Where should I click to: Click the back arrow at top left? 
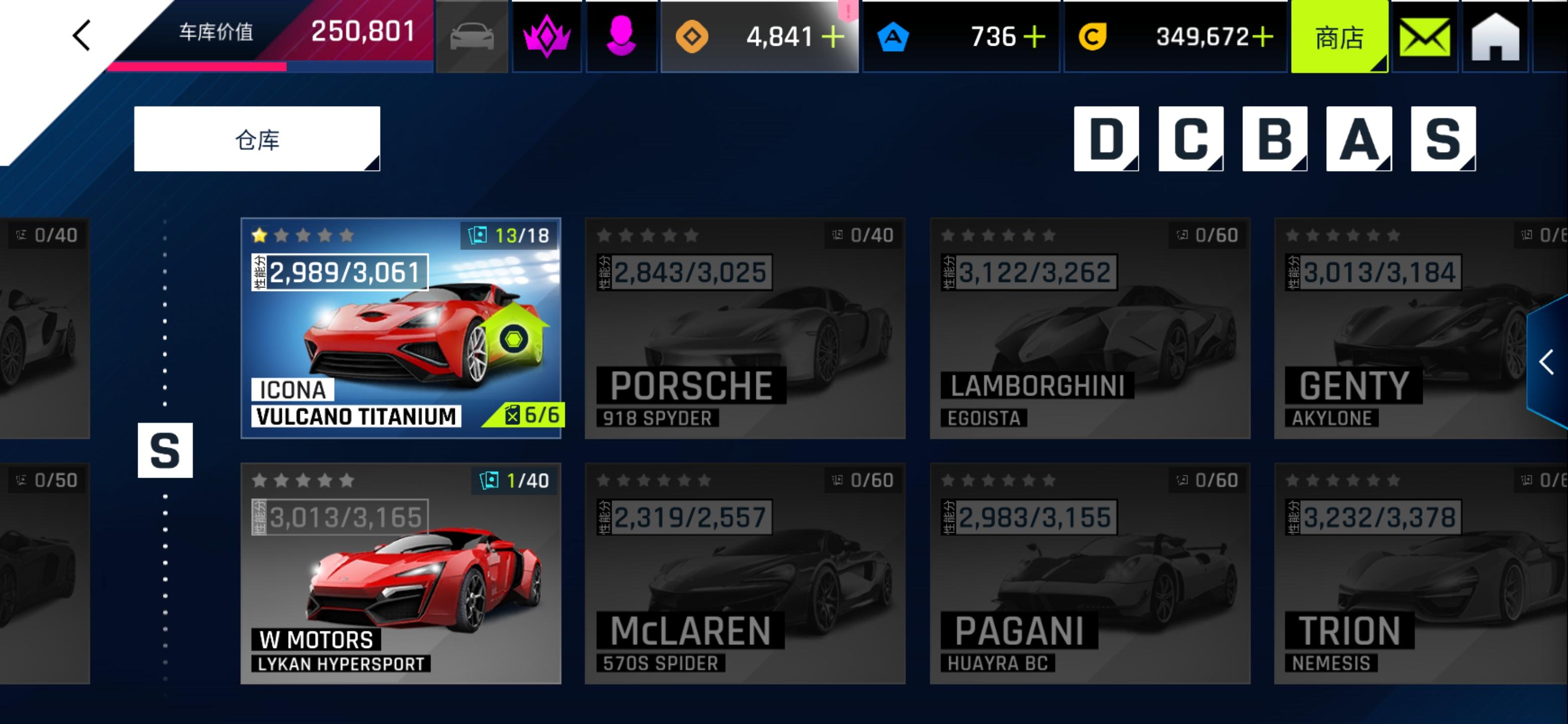pyautogui.click(x=81, y=35)
